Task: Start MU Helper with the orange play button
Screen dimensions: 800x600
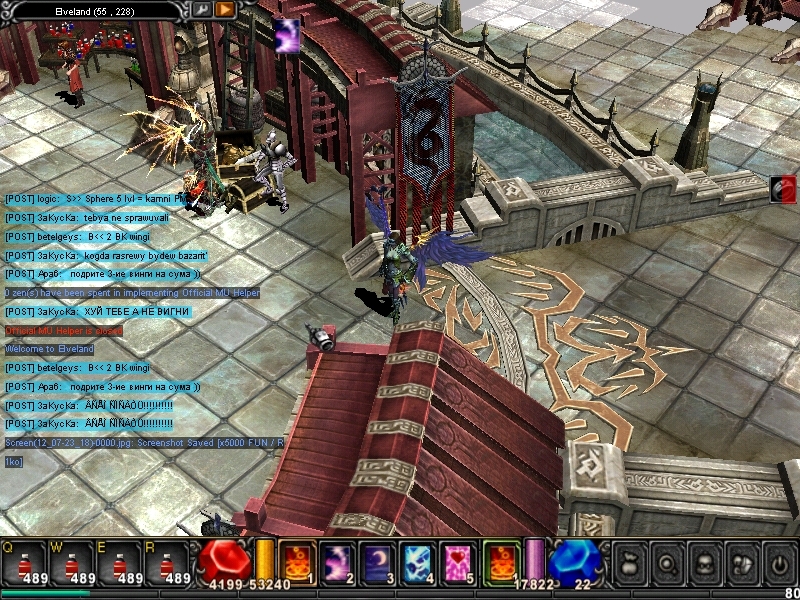Action: [225, 9]
